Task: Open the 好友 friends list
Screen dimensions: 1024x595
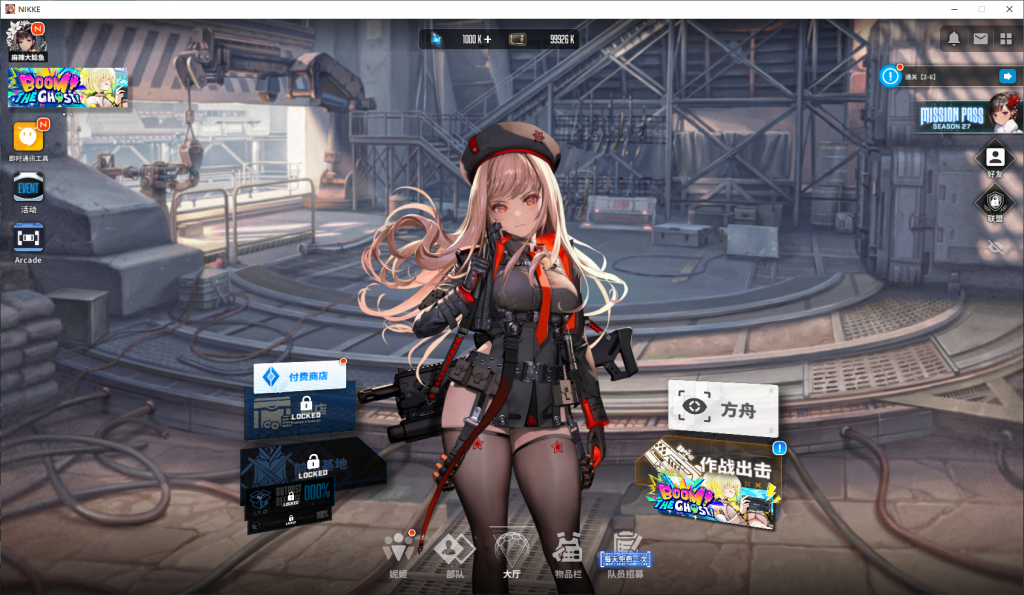Action: click(x=995, y=158)
